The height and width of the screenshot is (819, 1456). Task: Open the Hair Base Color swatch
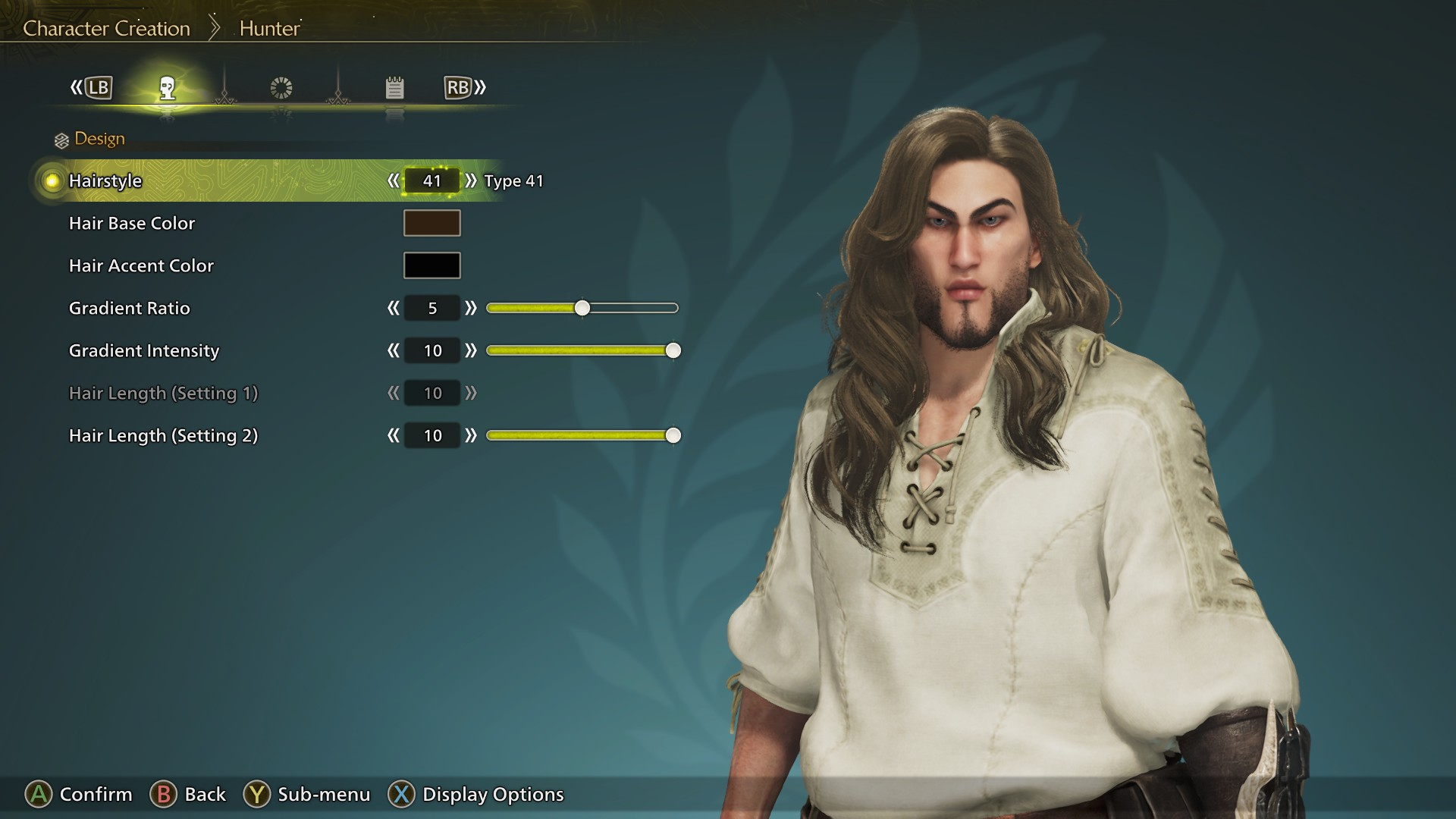click(431, 223)
